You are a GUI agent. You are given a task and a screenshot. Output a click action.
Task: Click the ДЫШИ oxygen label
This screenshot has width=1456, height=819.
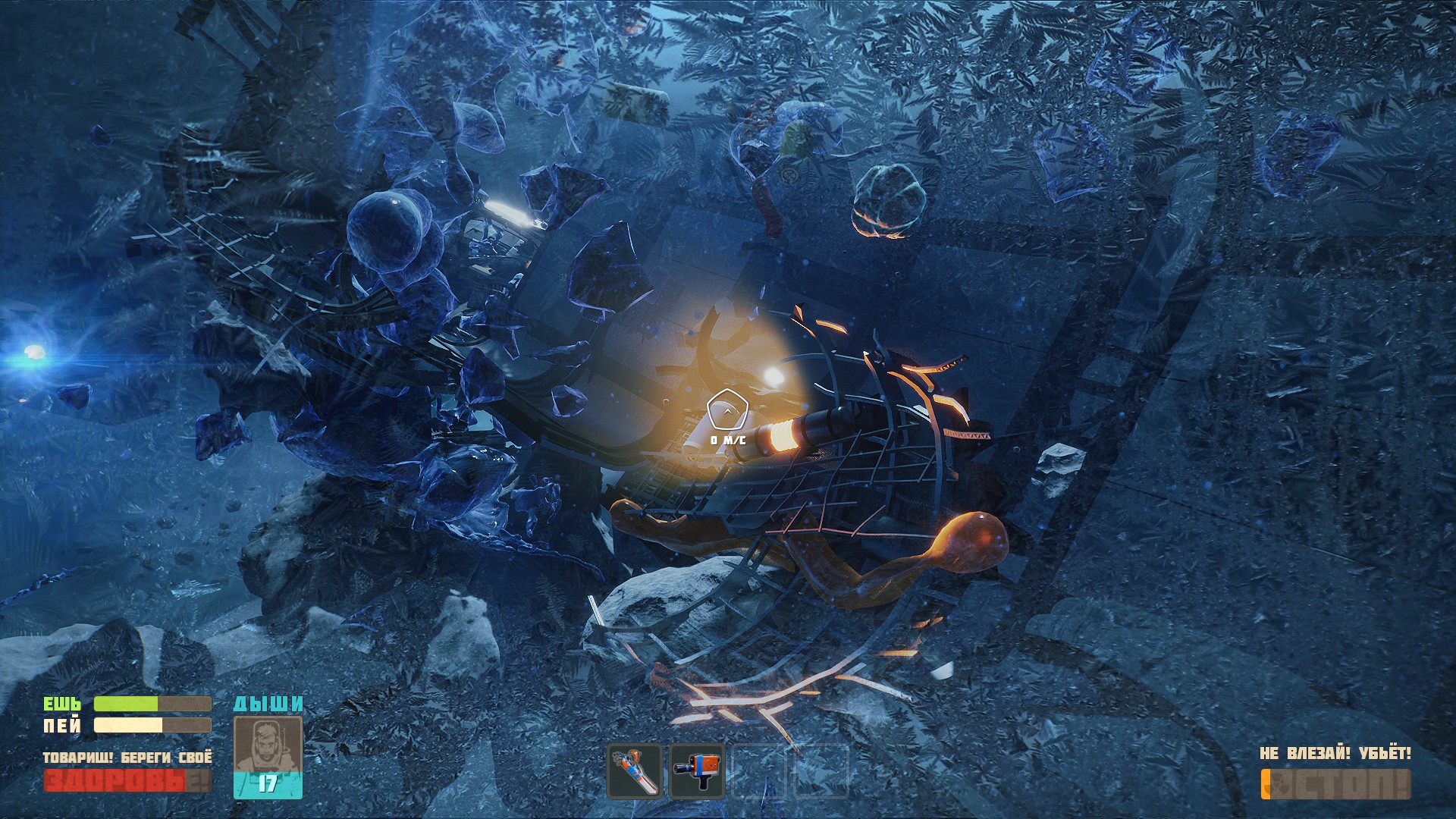pyautogui.click(x=267, y=704)
